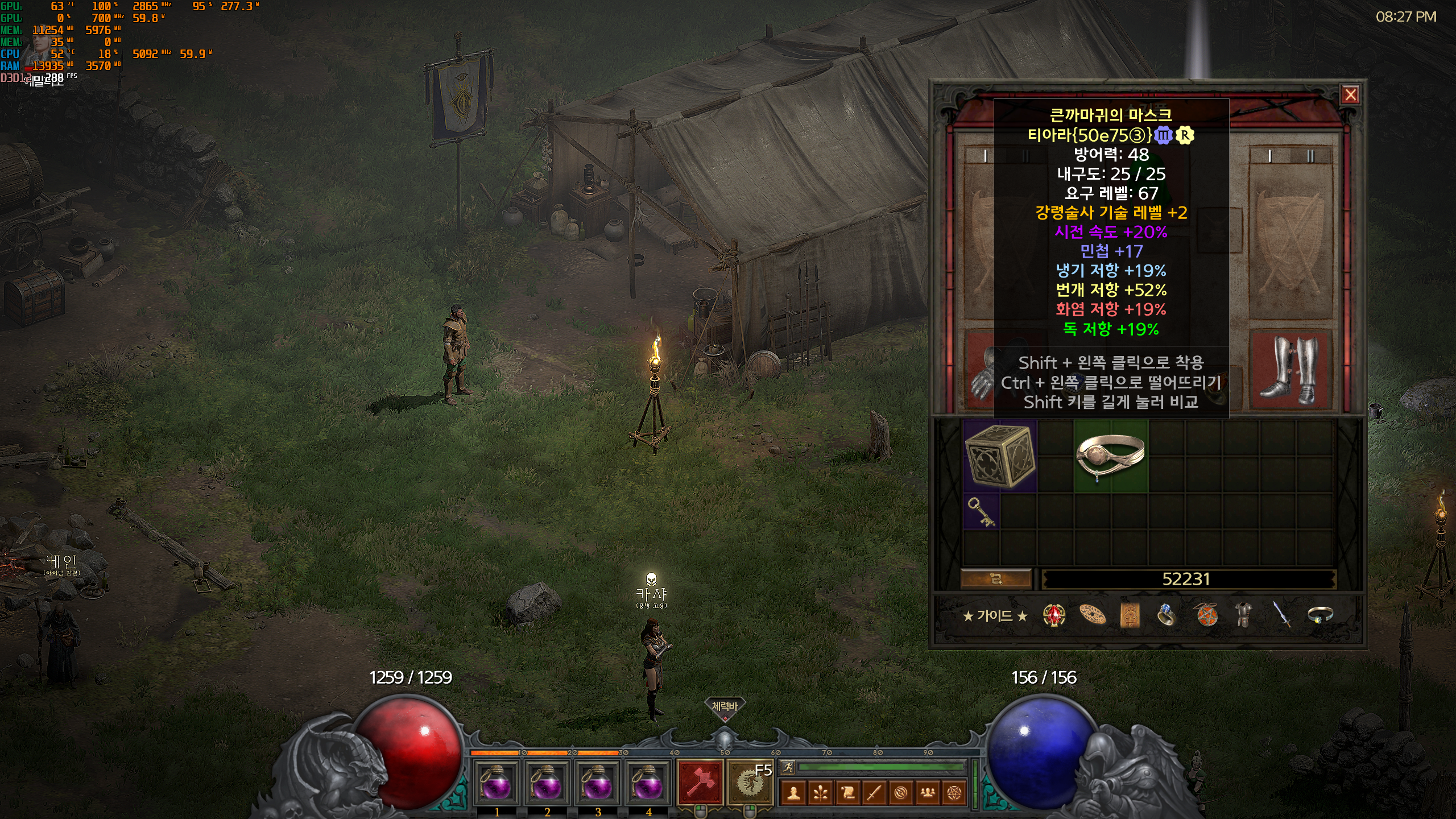Use the first belt potion
Viewport: 1456px width, 819px height.
(x=497, y=784)
